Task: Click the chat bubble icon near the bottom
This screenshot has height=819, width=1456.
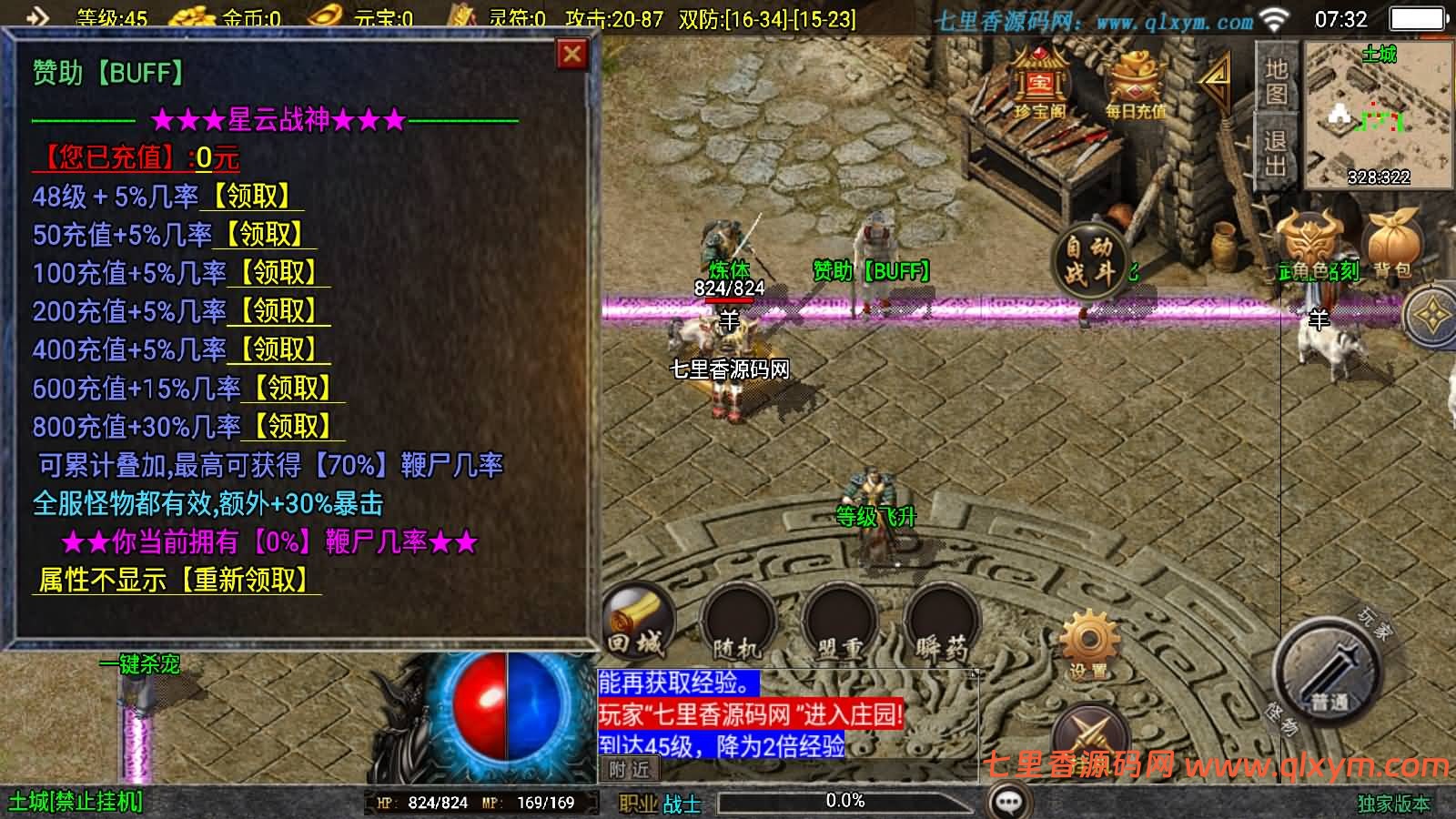Action: 1006,799
